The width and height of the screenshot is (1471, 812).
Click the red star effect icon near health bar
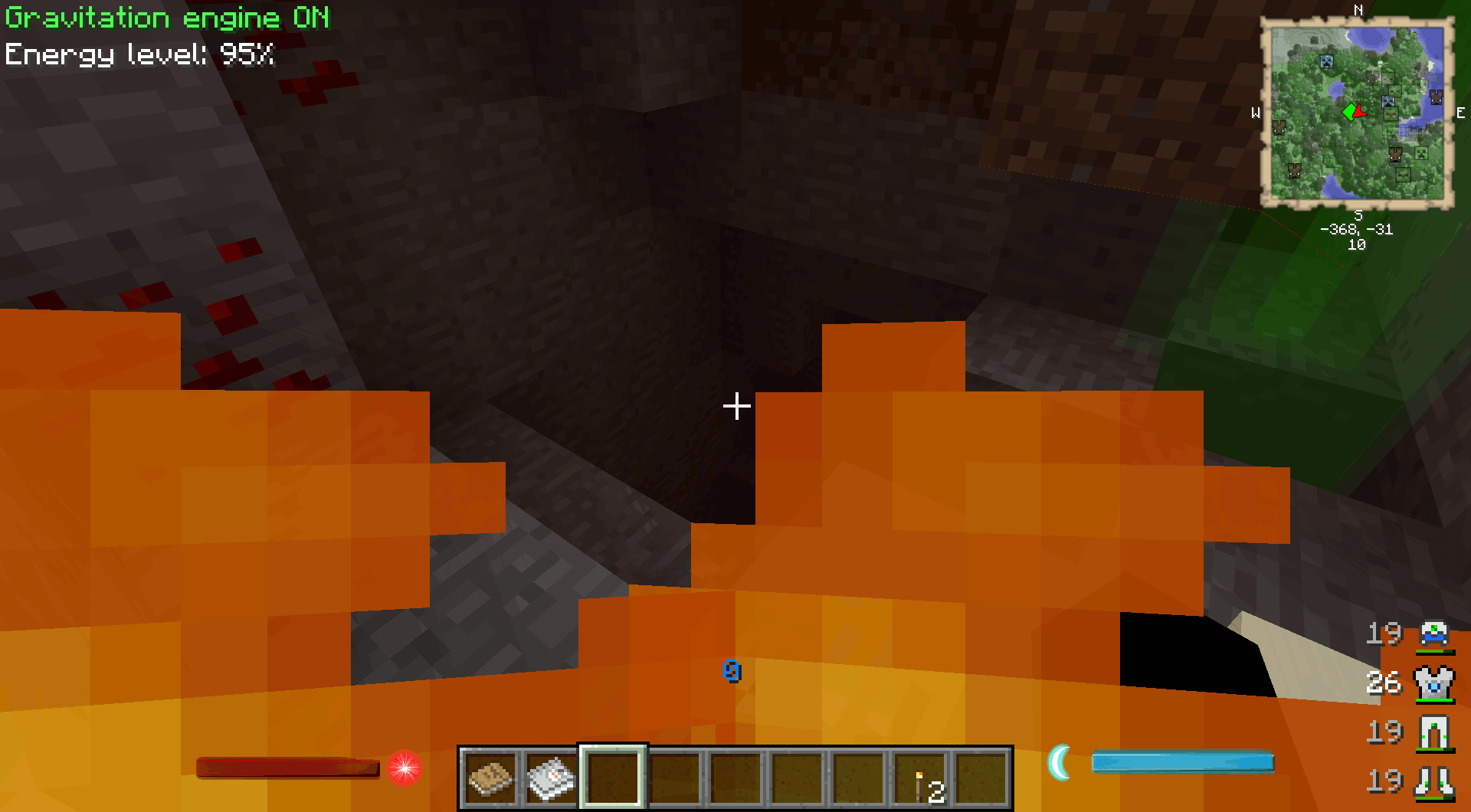point(405,769)
